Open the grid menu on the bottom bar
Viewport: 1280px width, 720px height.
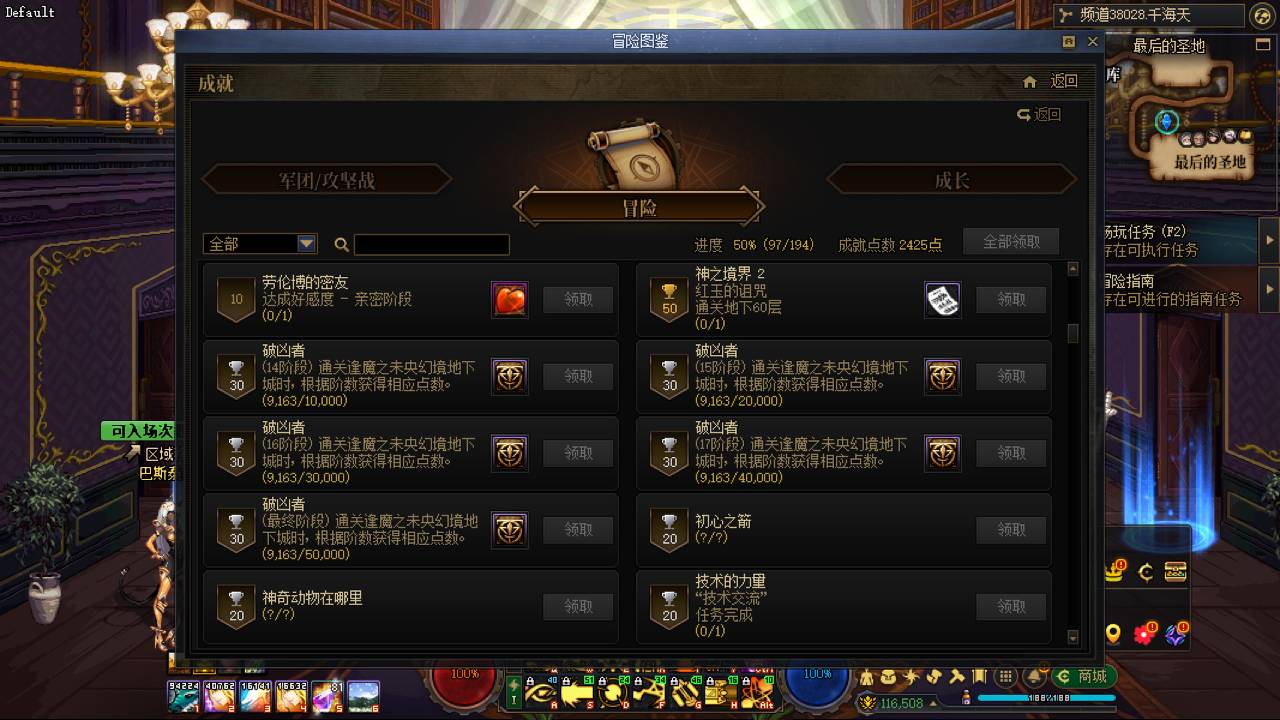click(1005, 675)
